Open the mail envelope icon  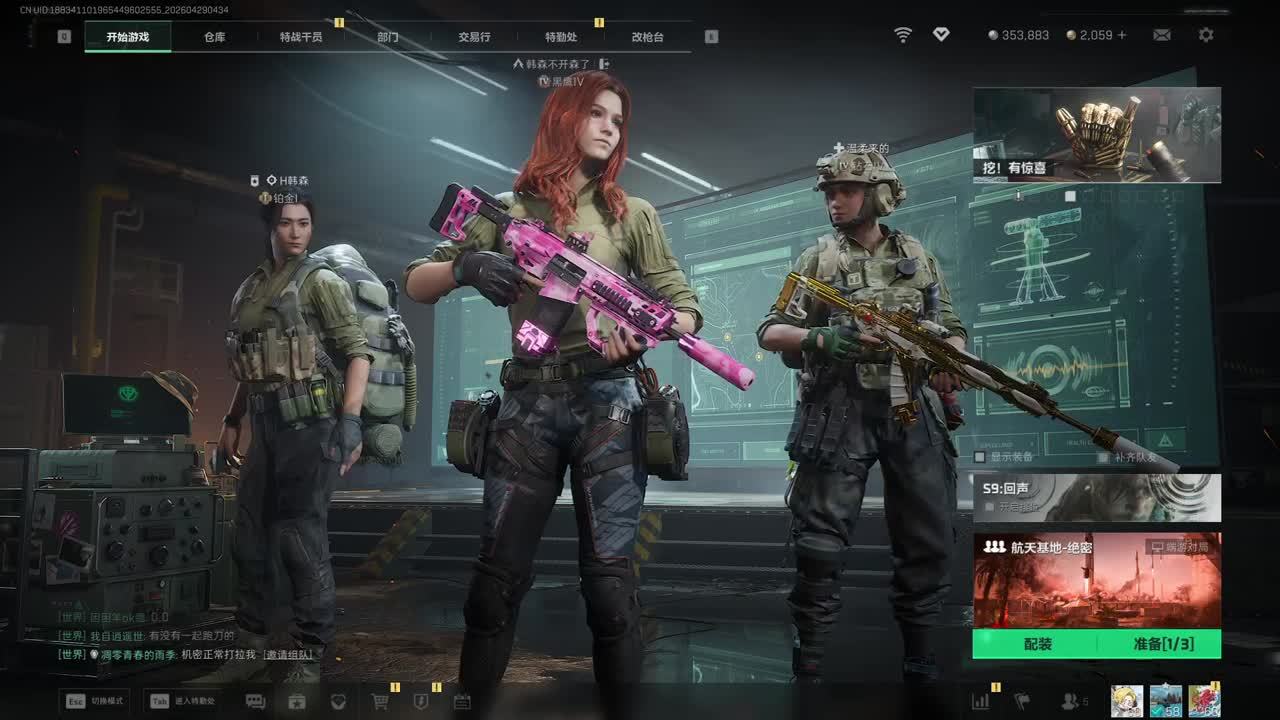pyautogui.click(x=1161, y=35)
